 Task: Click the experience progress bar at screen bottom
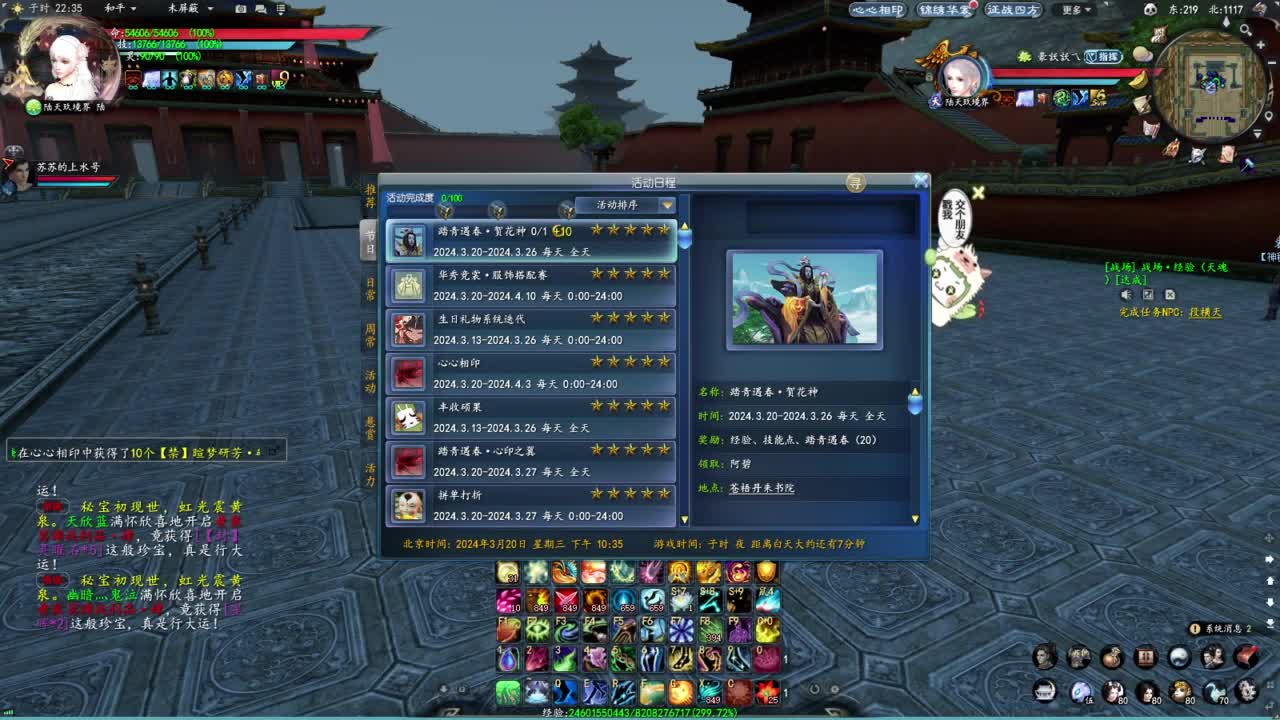tap(640, 714)
